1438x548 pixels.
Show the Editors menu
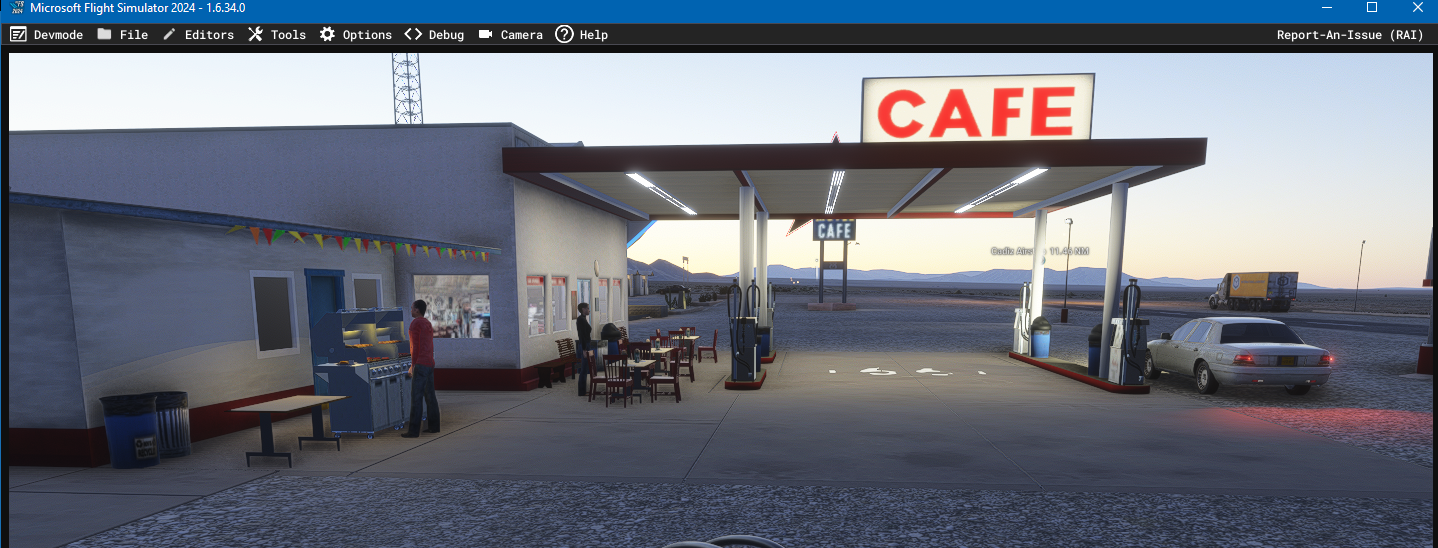click(x=198, y=35)
